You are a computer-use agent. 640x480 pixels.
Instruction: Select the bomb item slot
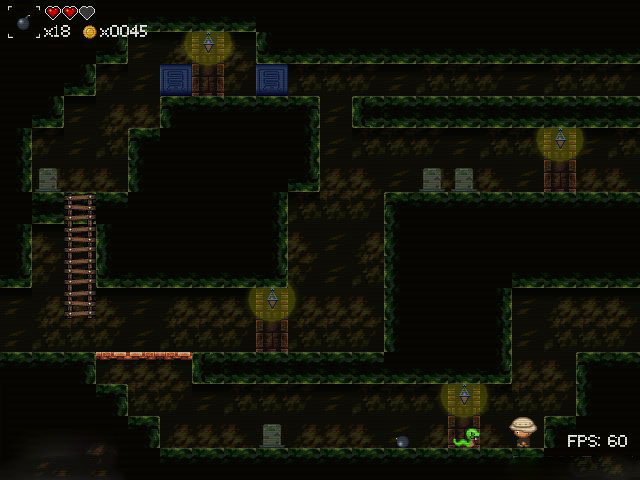pos(24,22)
